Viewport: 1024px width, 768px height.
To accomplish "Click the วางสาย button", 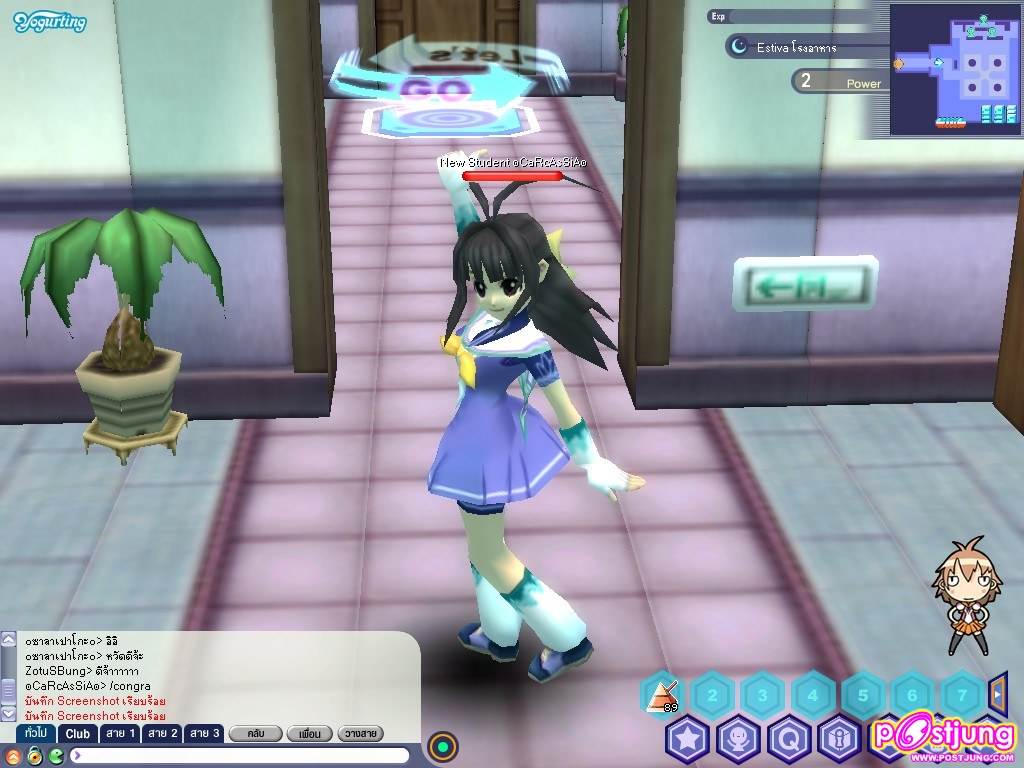I will [361, 734].
